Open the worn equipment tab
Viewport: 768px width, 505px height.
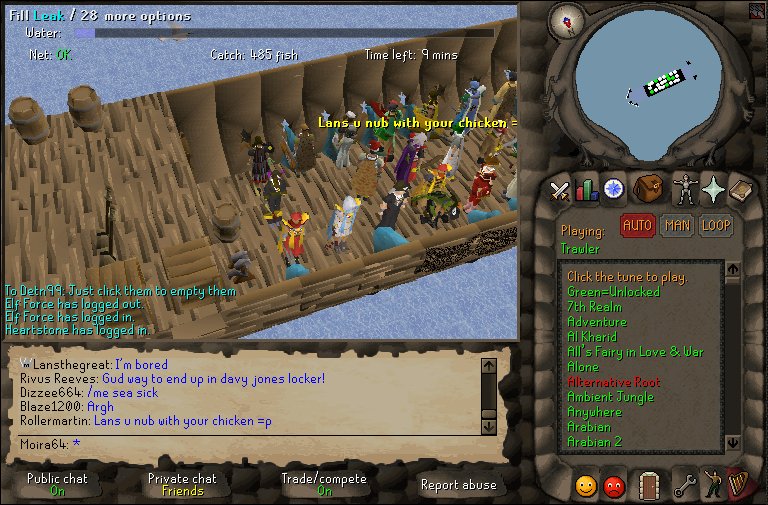(x=685, y=188)
